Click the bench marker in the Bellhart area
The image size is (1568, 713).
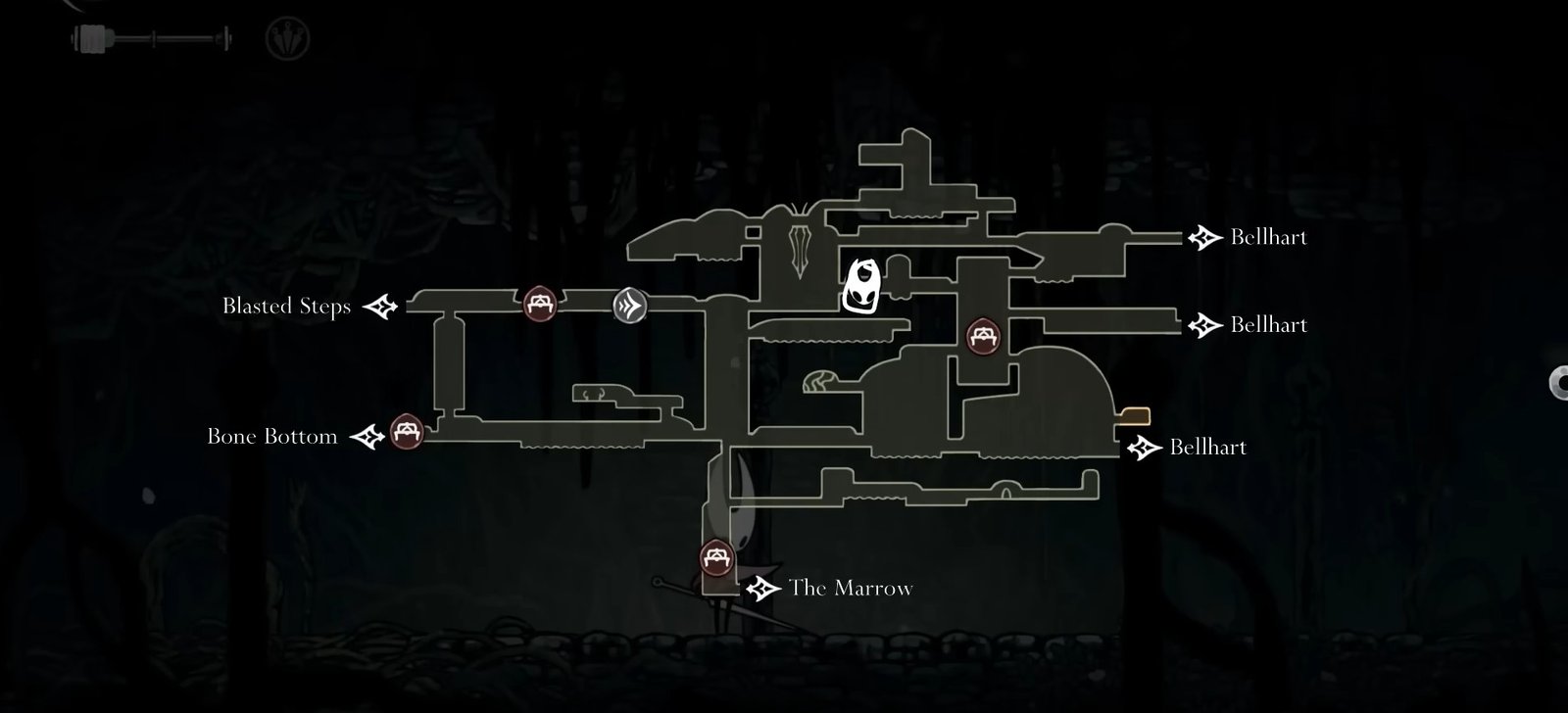984,335
